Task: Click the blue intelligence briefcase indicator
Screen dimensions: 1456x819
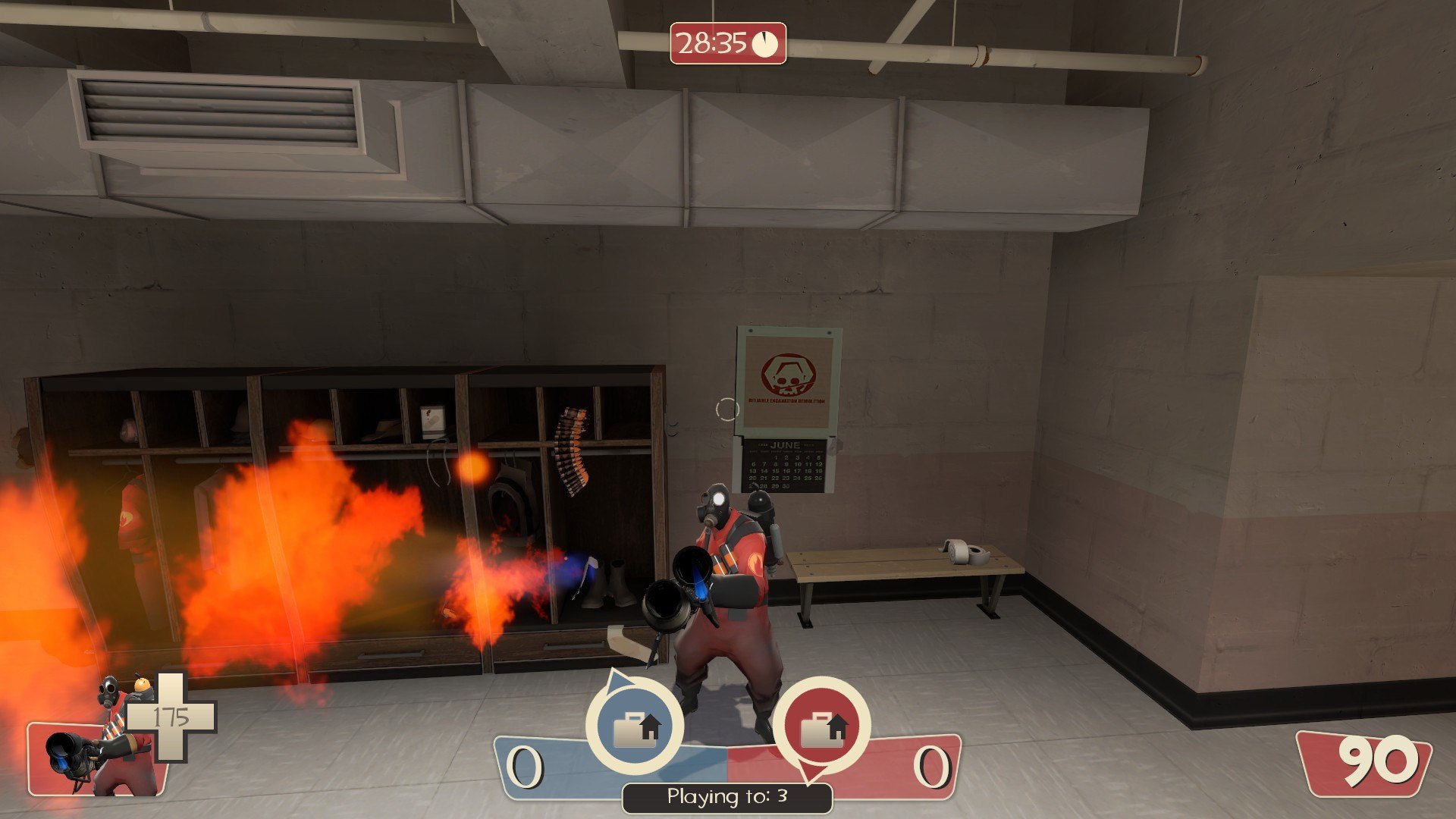Action: (635, 725)
